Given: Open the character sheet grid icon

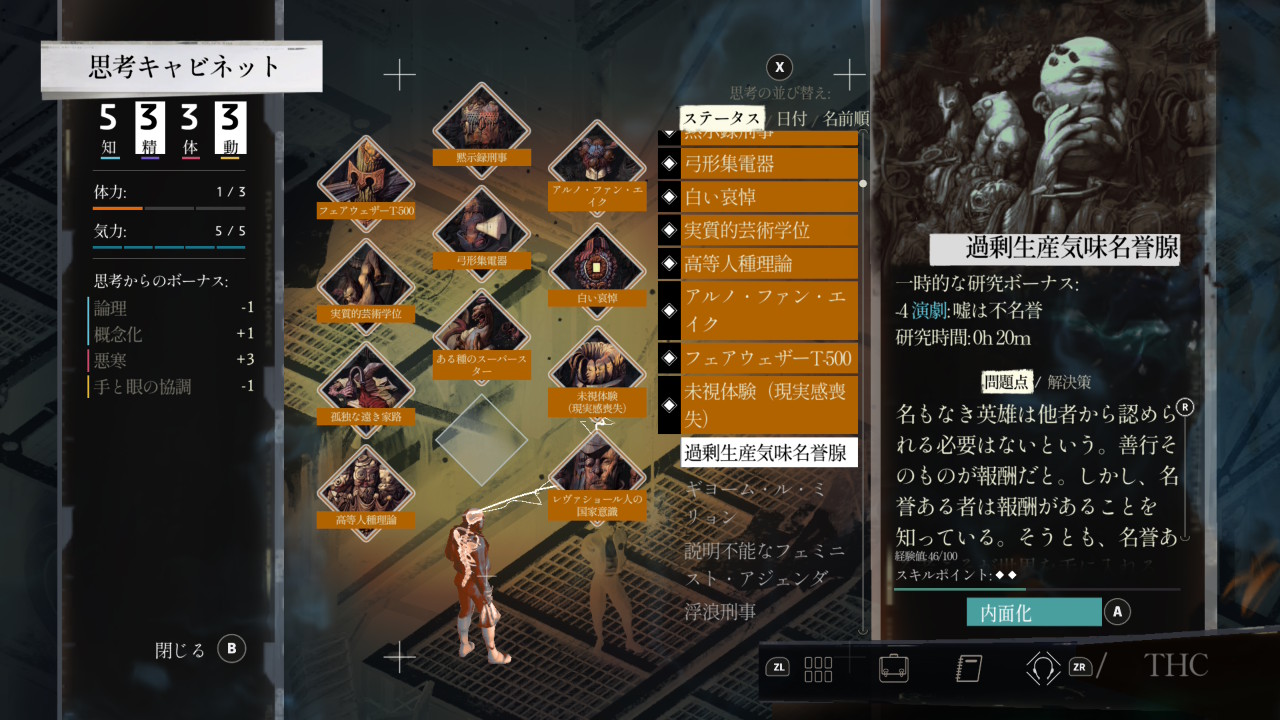Looking at the screenshot, I should 818,668.
